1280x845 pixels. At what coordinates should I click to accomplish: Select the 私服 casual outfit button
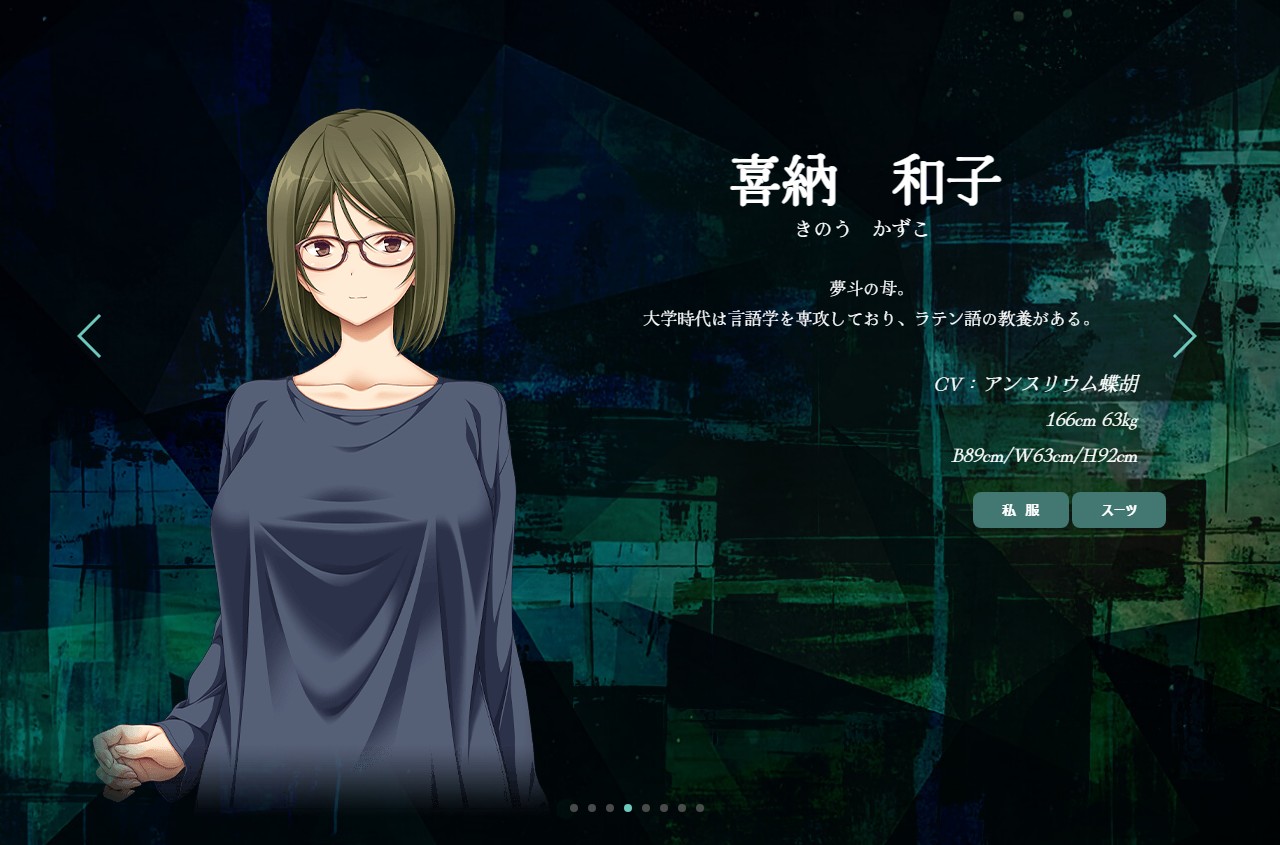[1020, 510]
